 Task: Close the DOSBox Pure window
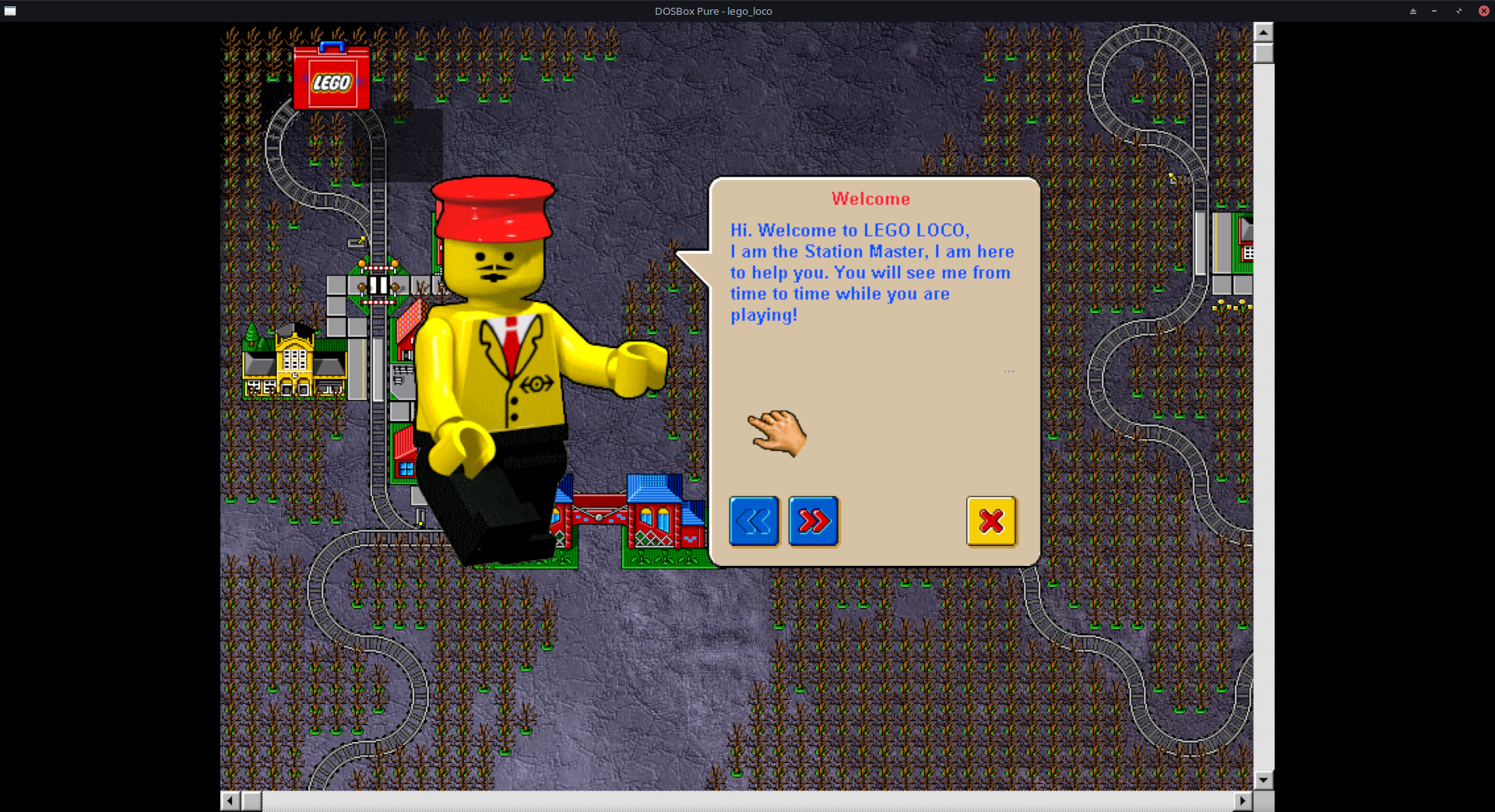click(x=1483, y=11)
